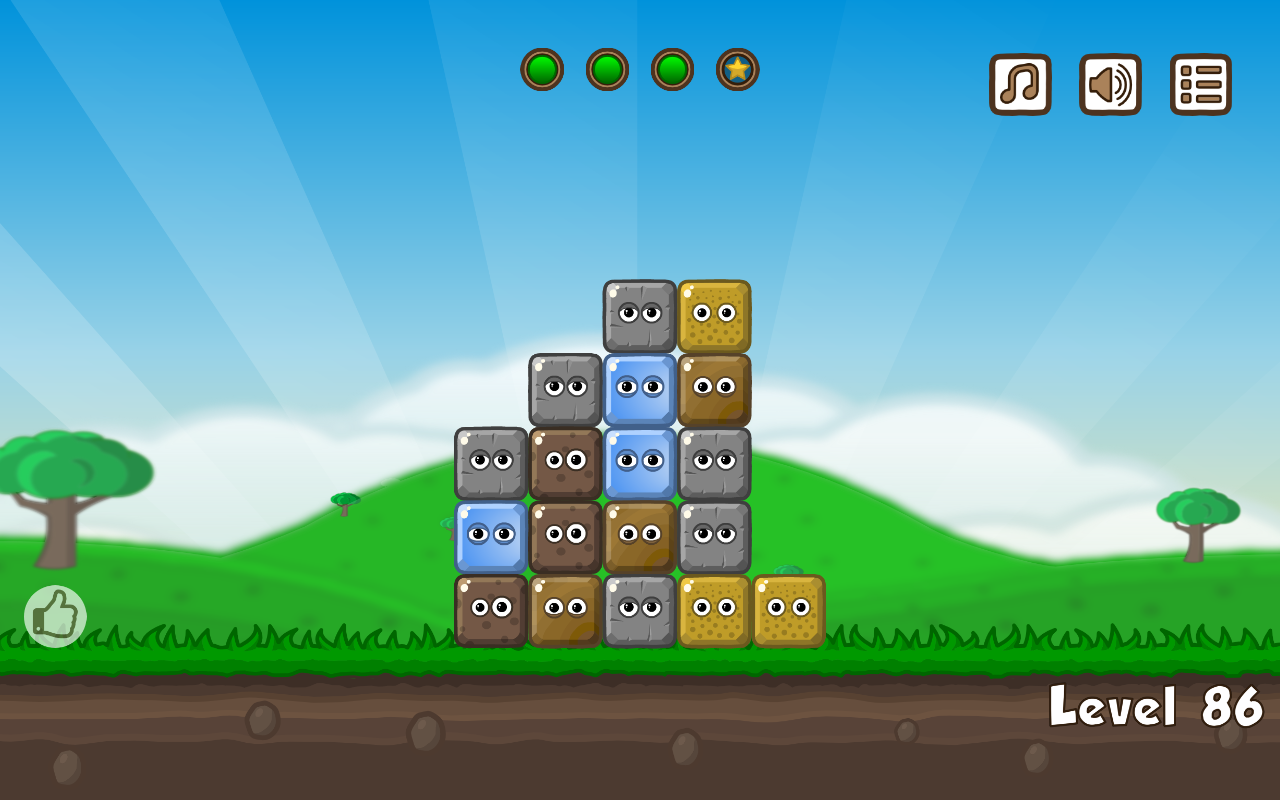The width and height of the screenshot is (1280, 800).
Task: Click the second green ball indicator
Action: [x=607, y=70]
